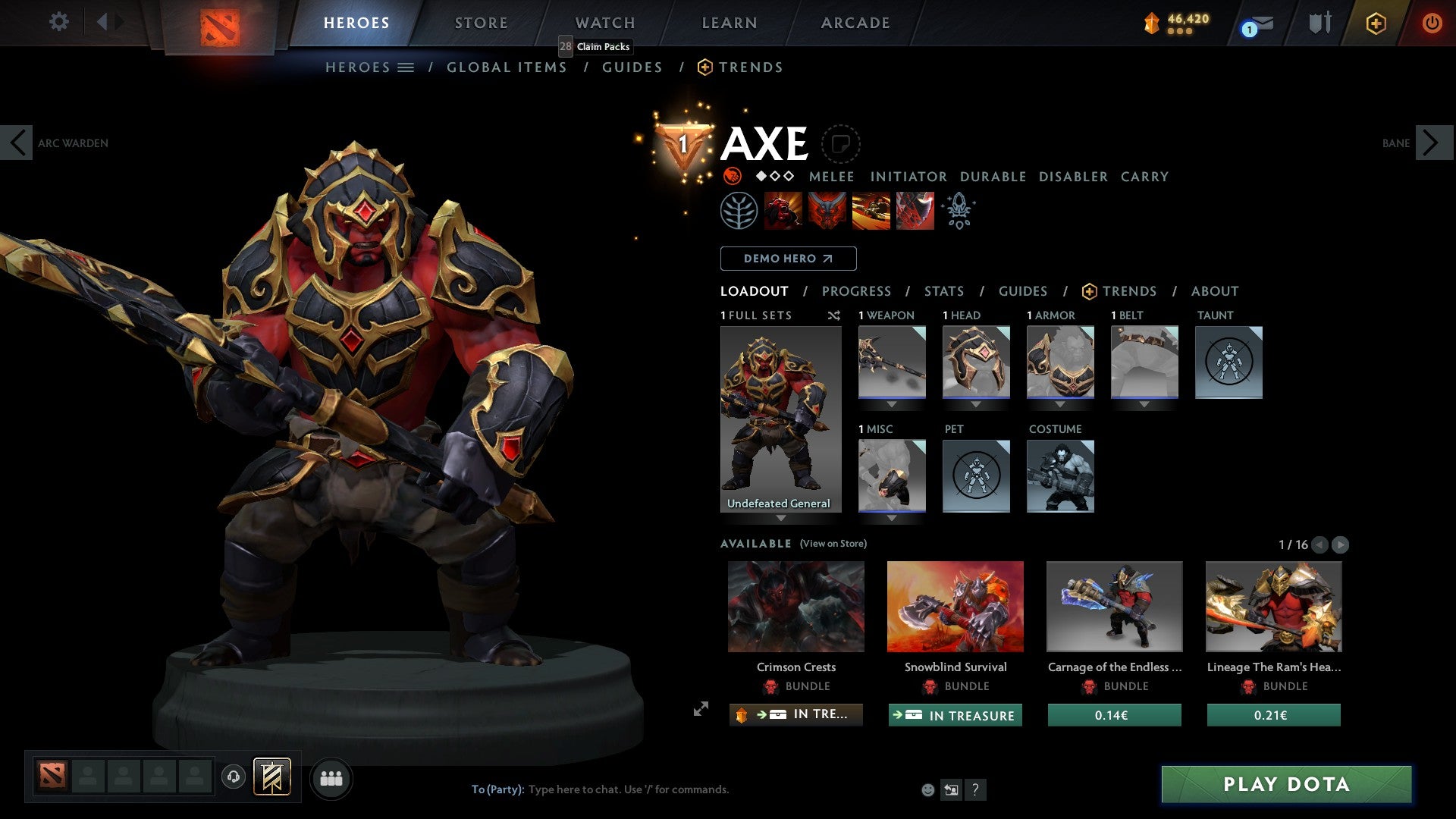
Task: Click the Dota Plus hexagon icon top right
Action: [x=1375, y=23]
